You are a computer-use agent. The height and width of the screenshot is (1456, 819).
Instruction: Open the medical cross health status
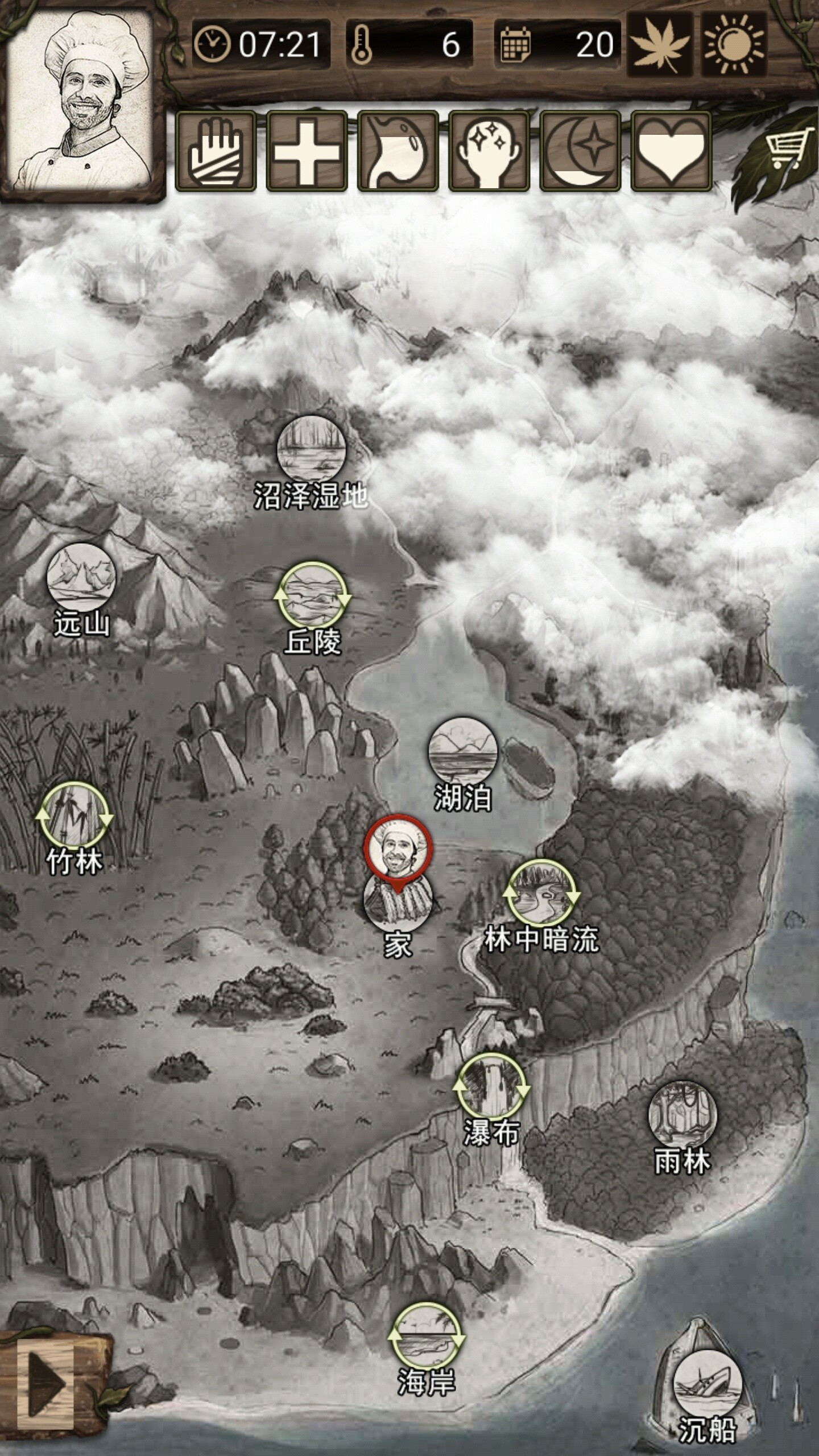307,151
